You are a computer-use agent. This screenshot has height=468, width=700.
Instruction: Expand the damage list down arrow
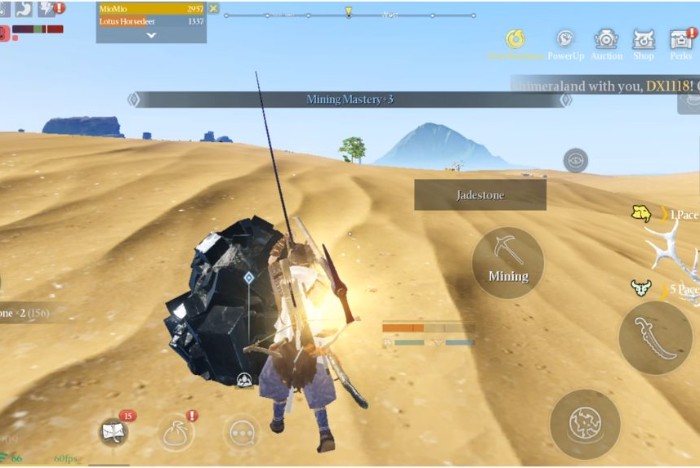coord(151,34)
